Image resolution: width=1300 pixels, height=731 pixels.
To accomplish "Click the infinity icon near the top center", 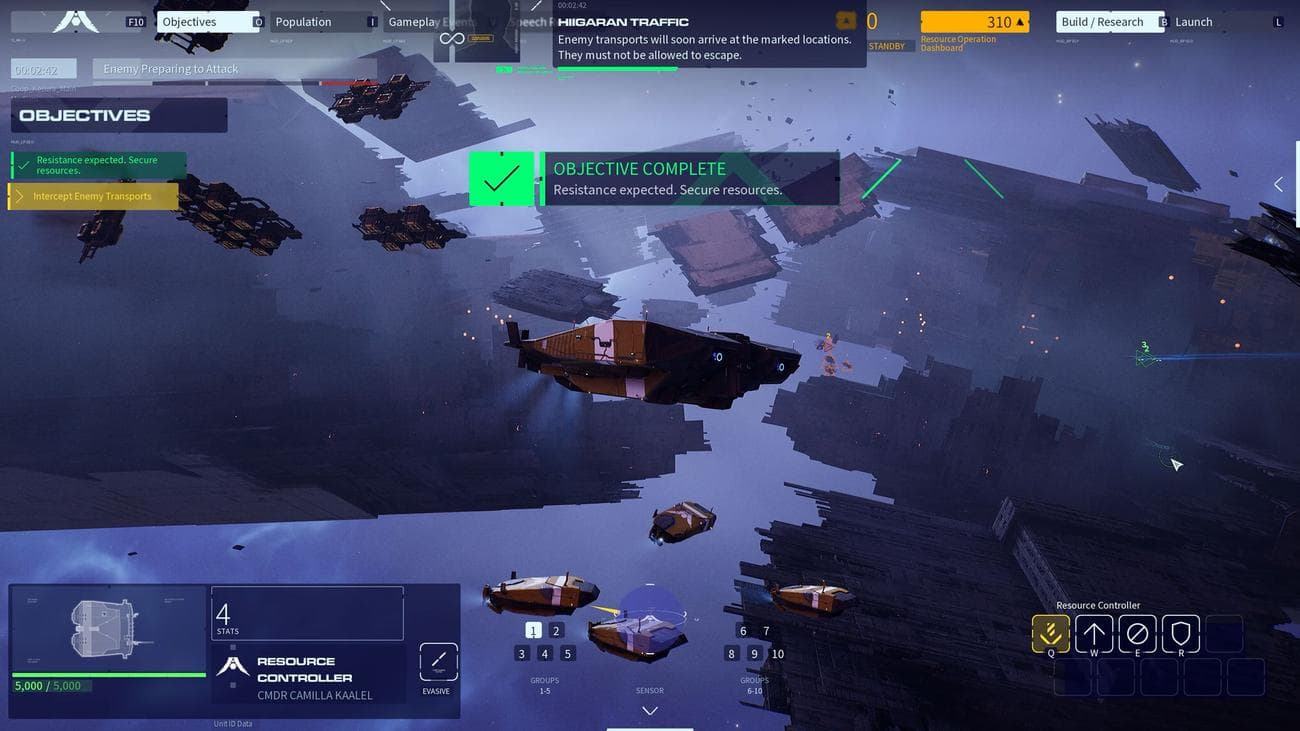I will pos(450,36).
